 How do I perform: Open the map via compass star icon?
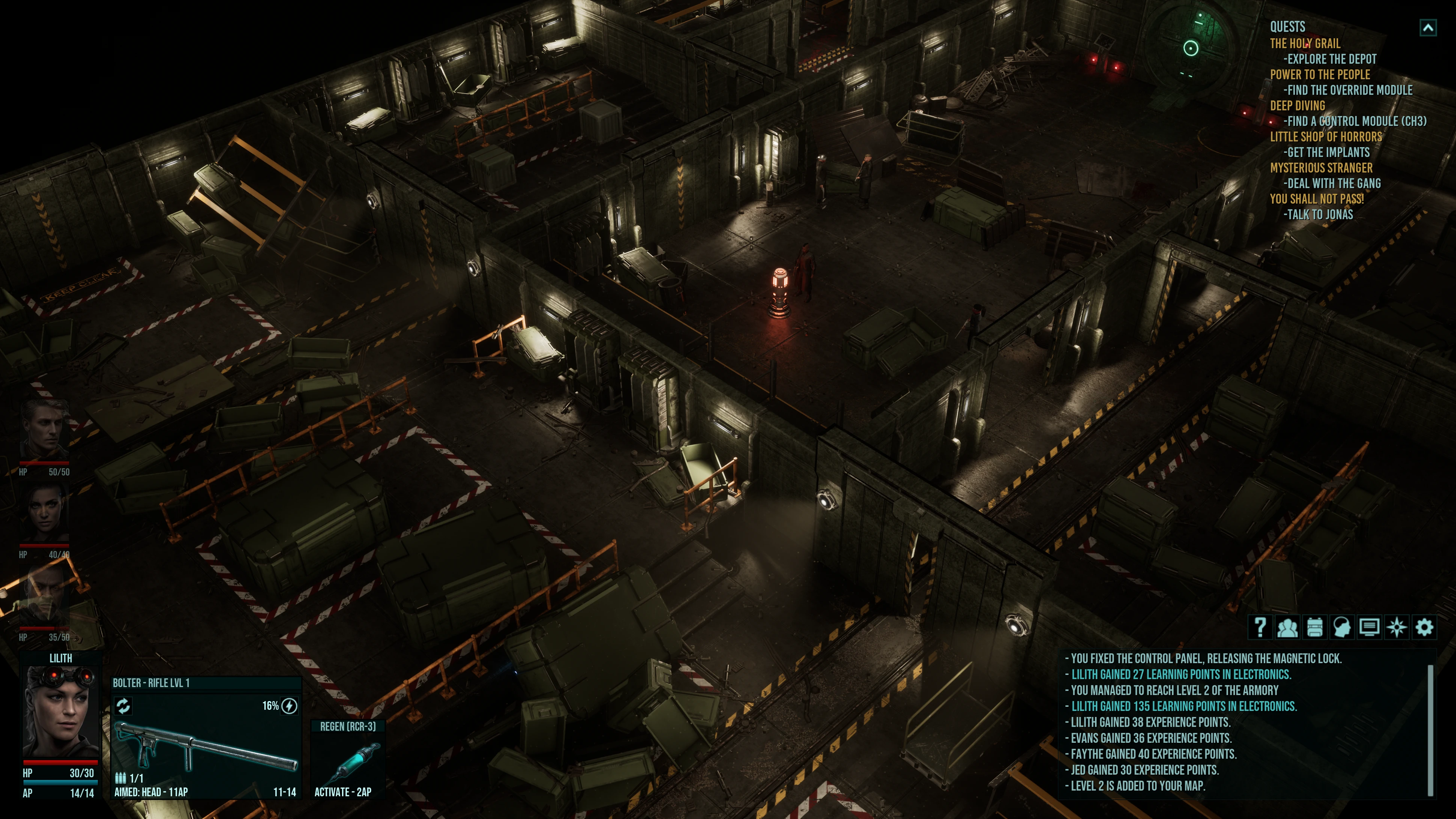(x=1397, y=627)
